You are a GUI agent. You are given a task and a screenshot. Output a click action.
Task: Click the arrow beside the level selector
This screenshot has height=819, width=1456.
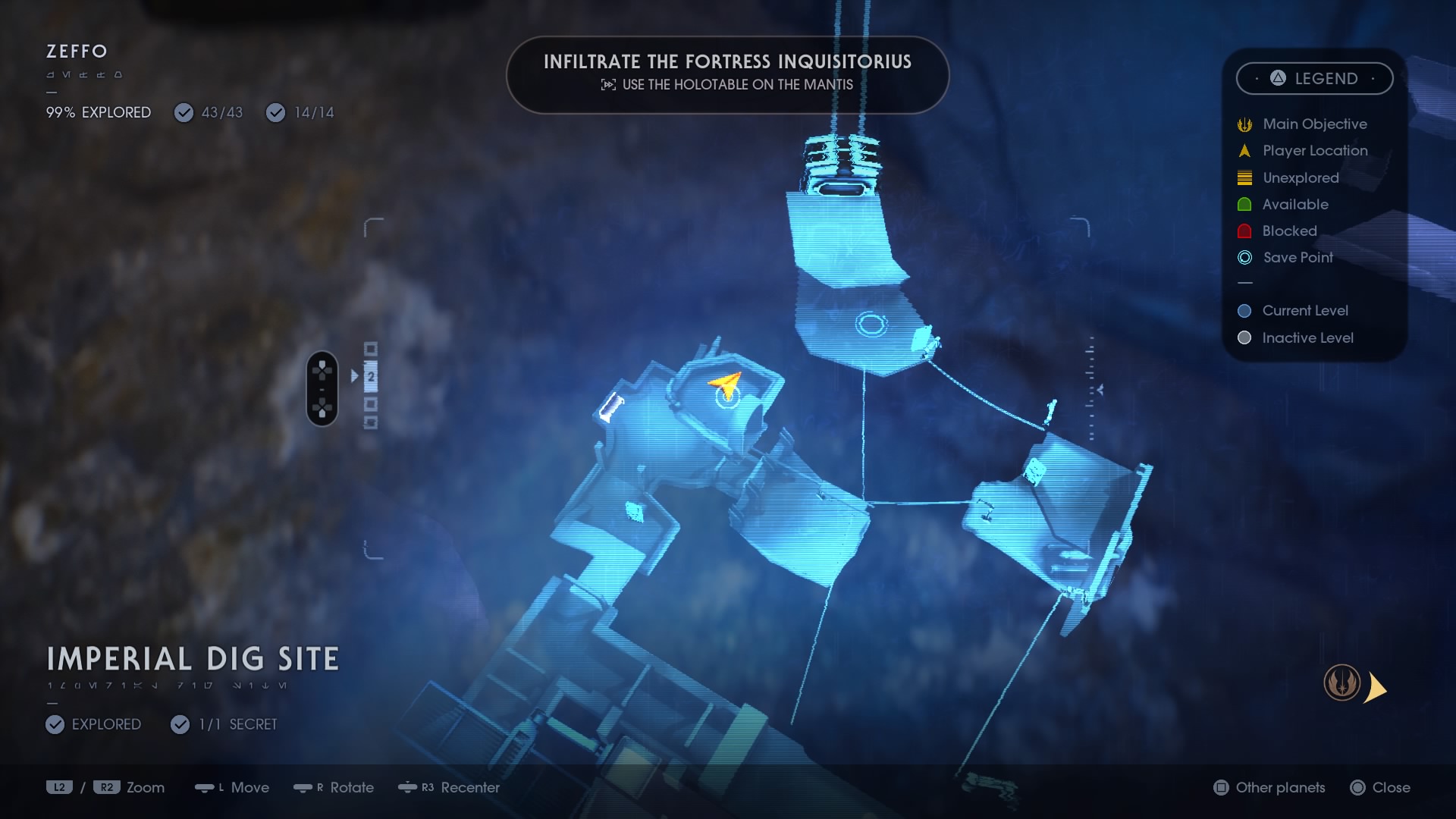[x=354, y=375]
